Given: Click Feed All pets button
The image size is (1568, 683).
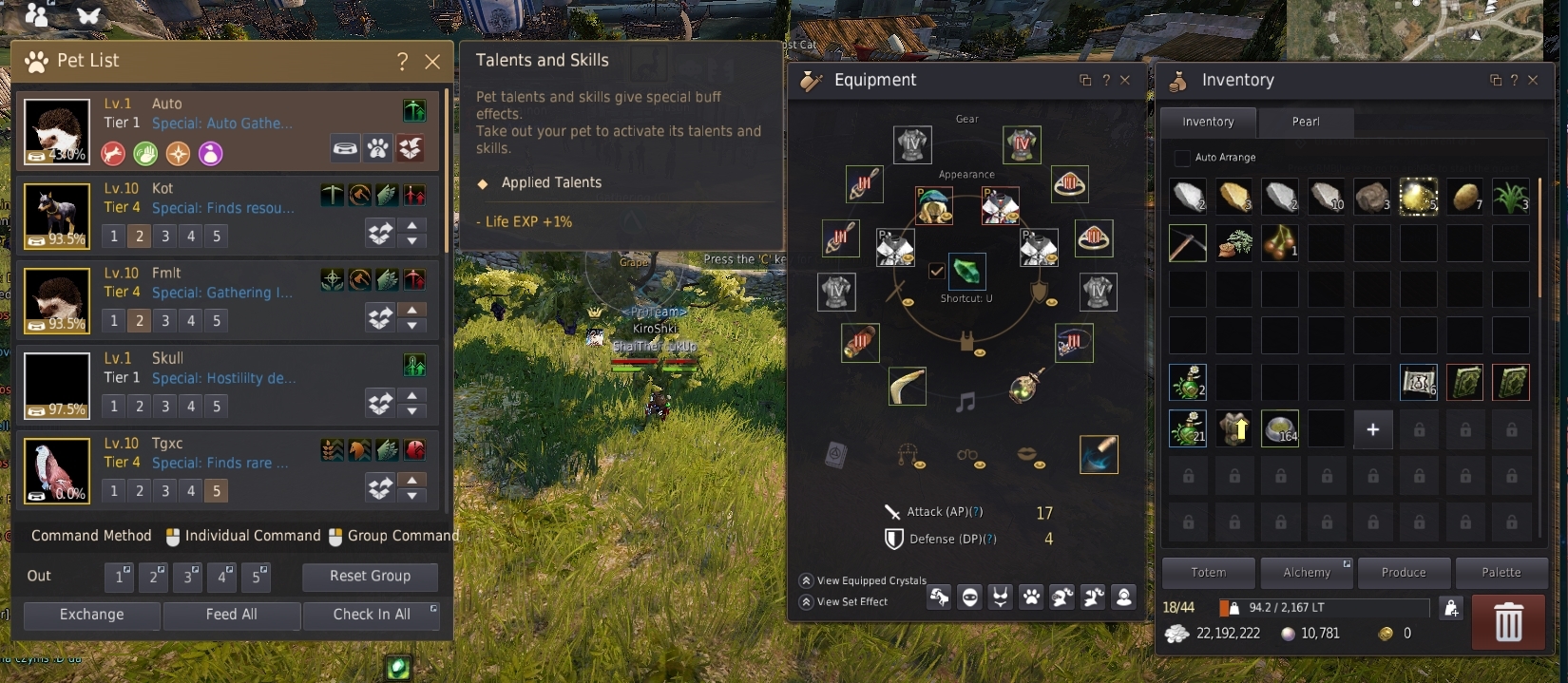Looking at the screenshot, I should coord(231,615).
